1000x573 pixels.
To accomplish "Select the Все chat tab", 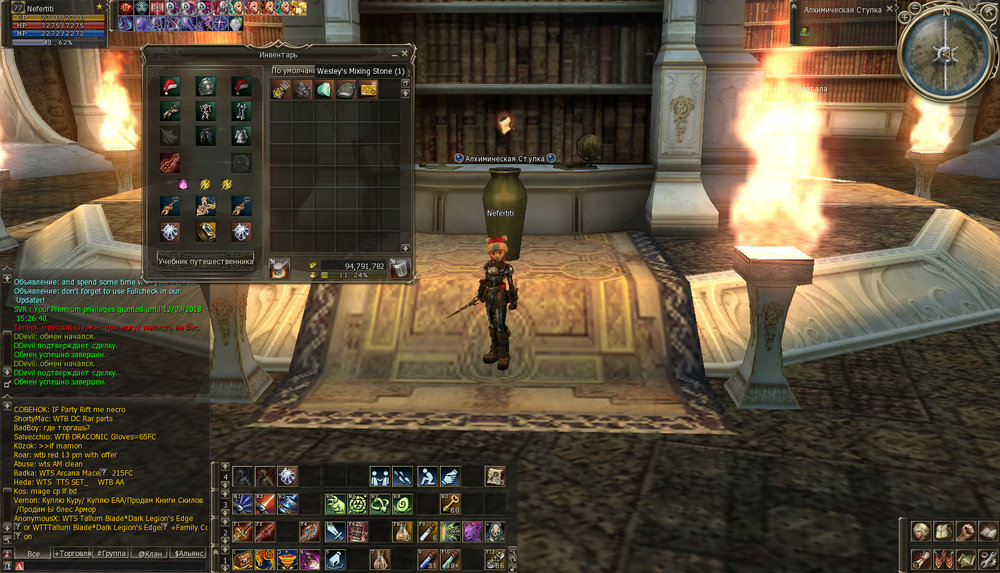I will (x=33, y=552).
